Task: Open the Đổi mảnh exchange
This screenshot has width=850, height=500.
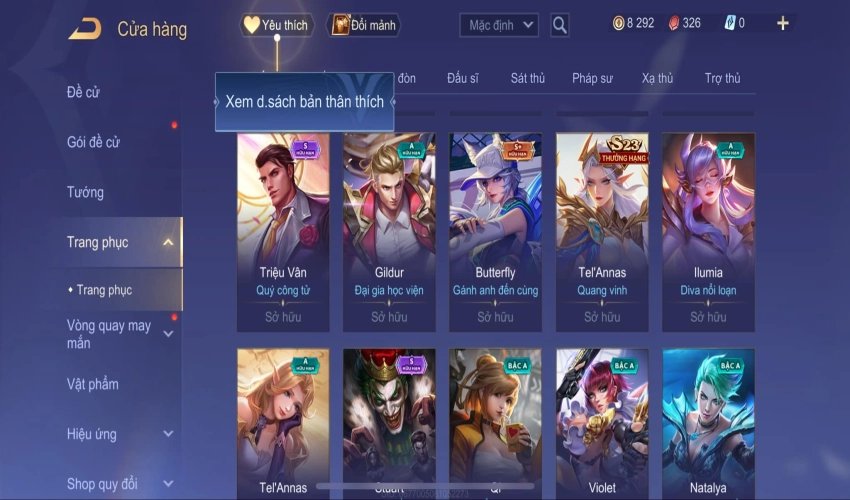Action: click(364, 25)
